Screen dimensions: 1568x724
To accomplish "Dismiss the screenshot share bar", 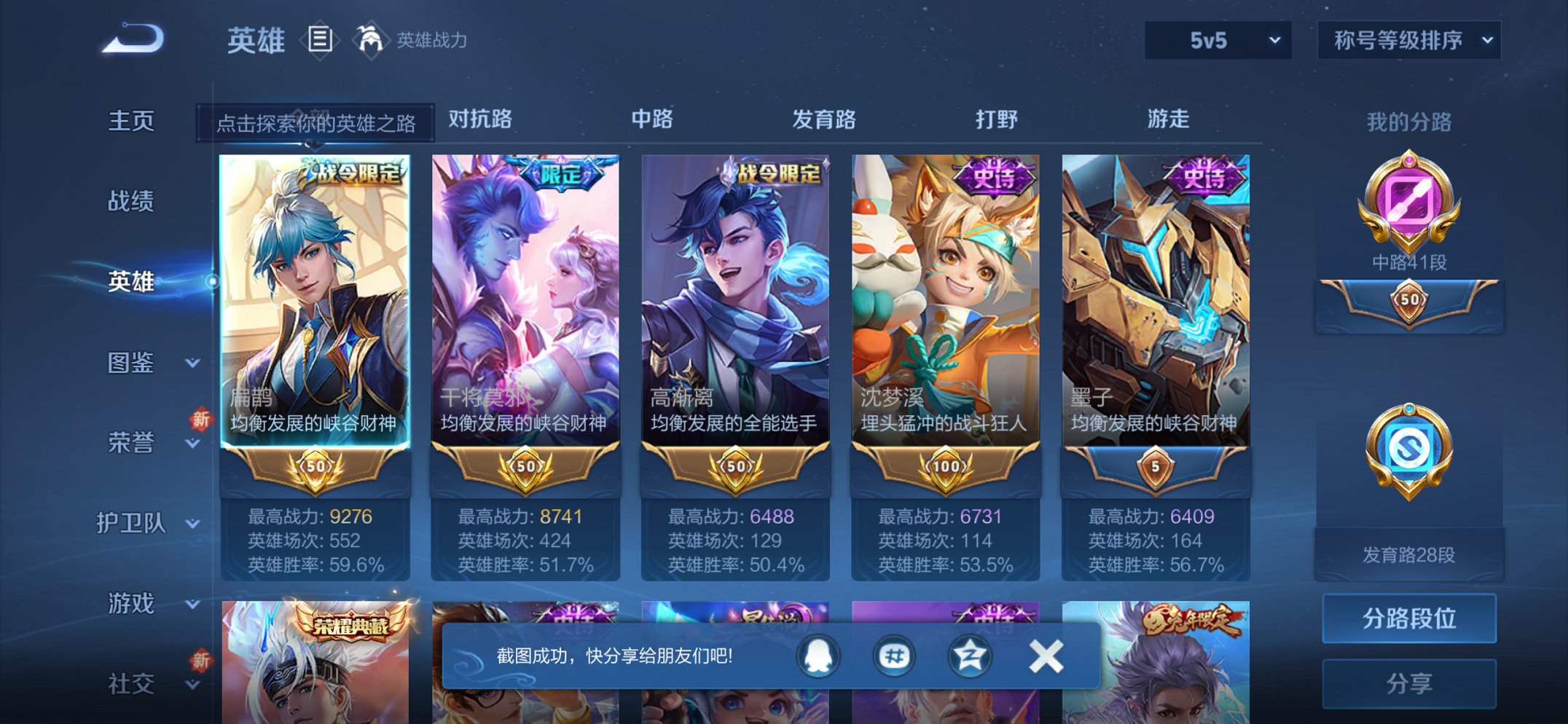I will pyautogui.click(x=1047, y=655).
